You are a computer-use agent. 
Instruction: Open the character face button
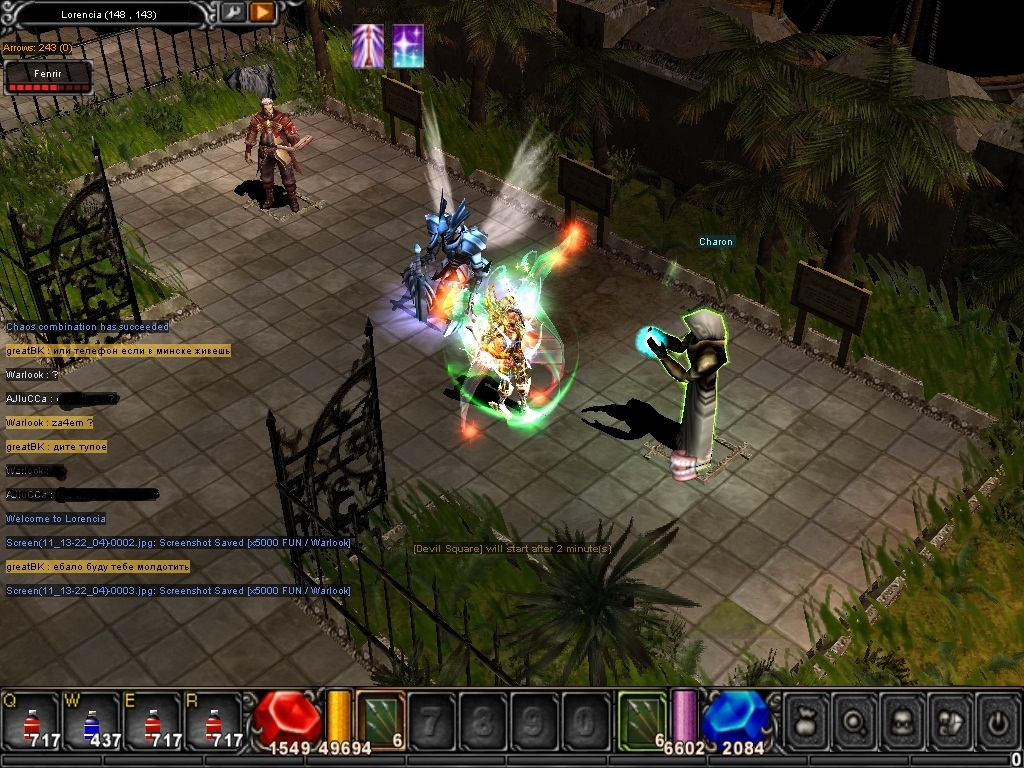tap(904, 720)
